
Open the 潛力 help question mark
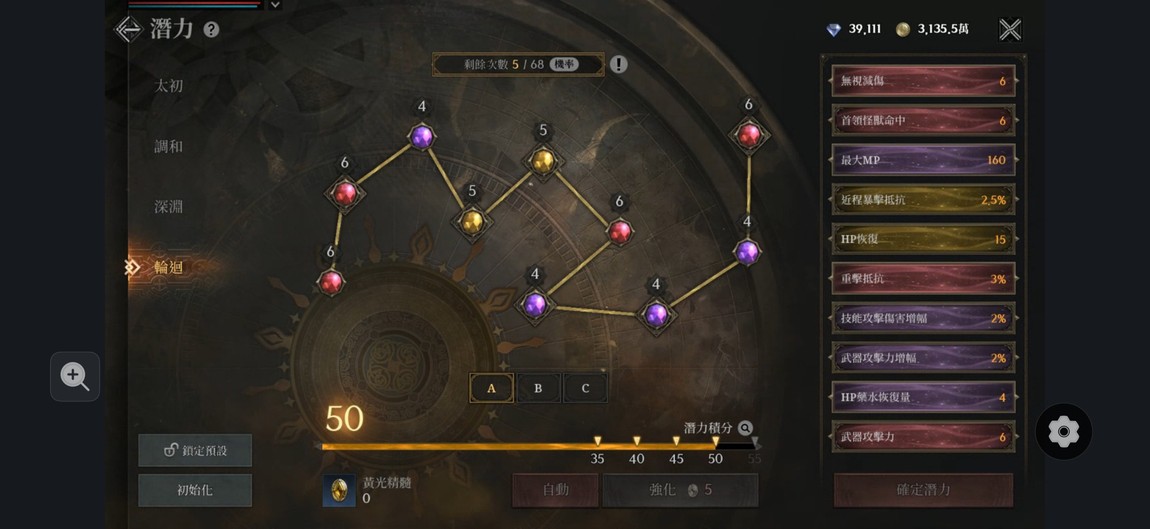point(211,30)
